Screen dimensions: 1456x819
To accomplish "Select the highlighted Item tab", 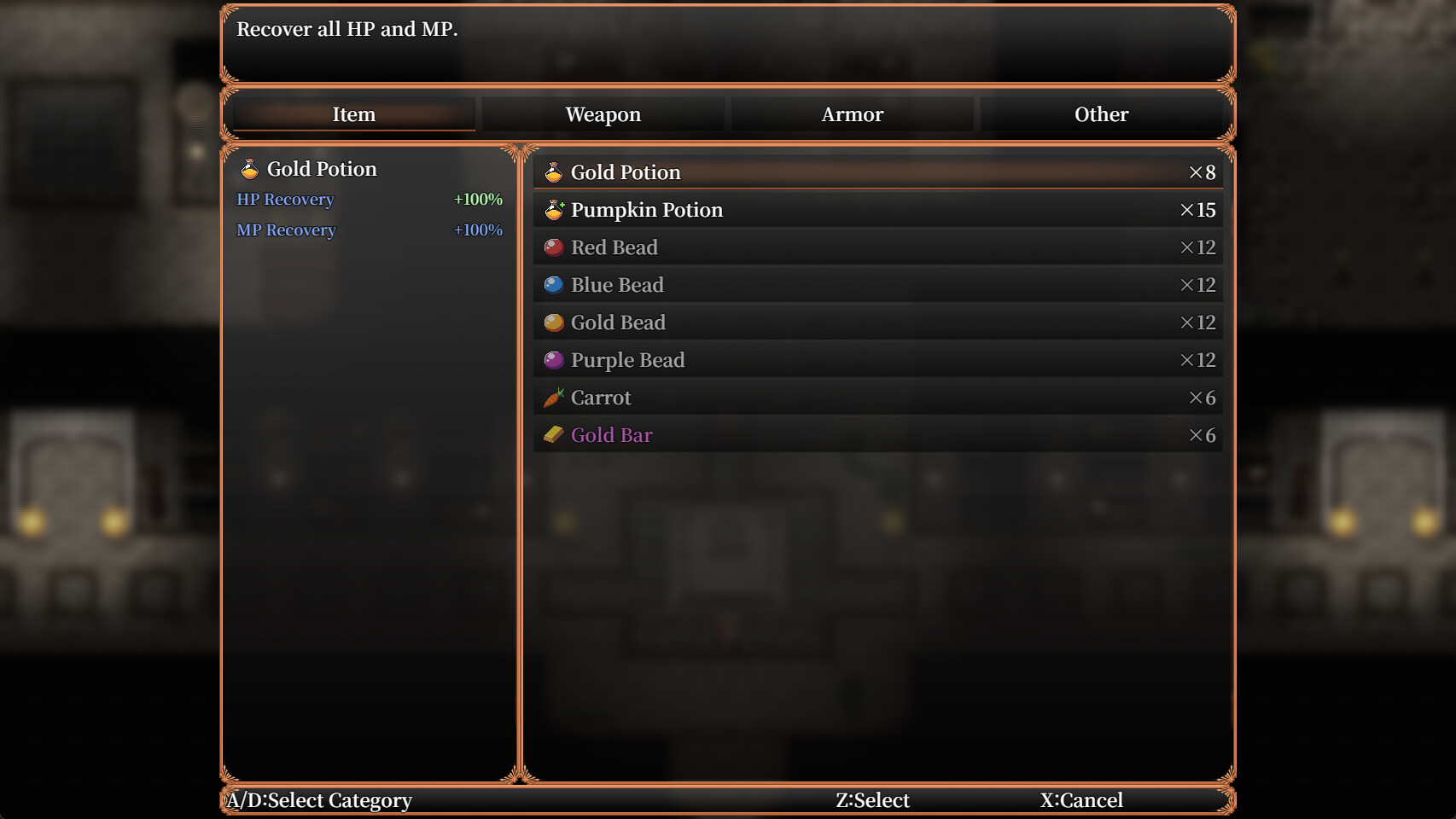I will [353, 114].
